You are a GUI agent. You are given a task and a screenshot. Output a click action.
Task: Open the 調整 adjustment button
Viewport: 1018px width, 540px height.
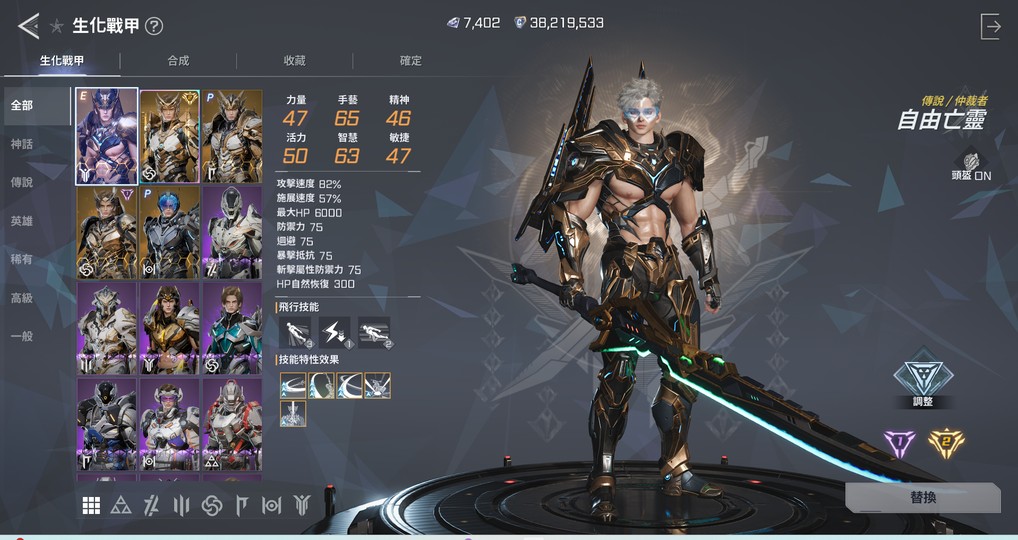(922, 381)
